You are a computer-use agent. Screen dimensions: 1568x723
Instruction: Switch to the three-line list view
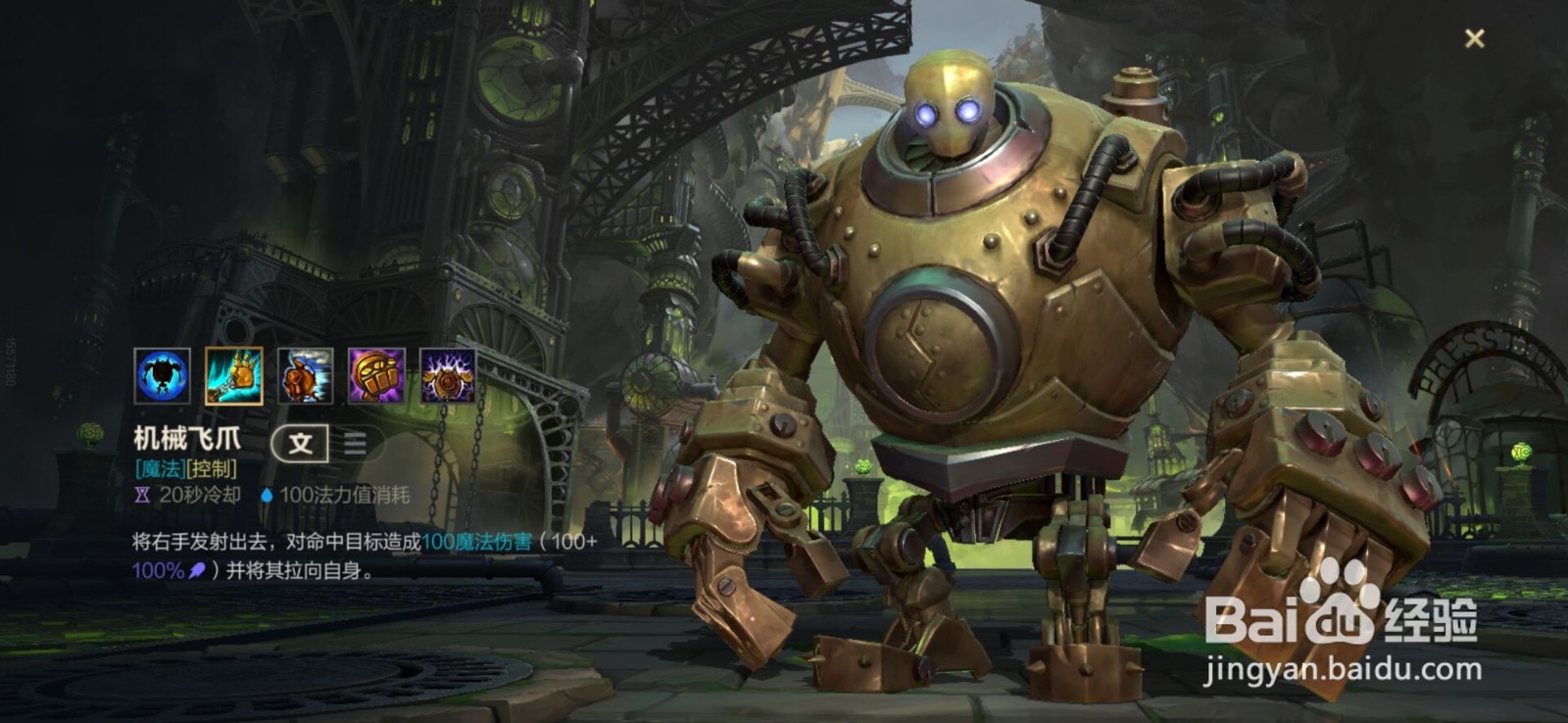(355, 444)
